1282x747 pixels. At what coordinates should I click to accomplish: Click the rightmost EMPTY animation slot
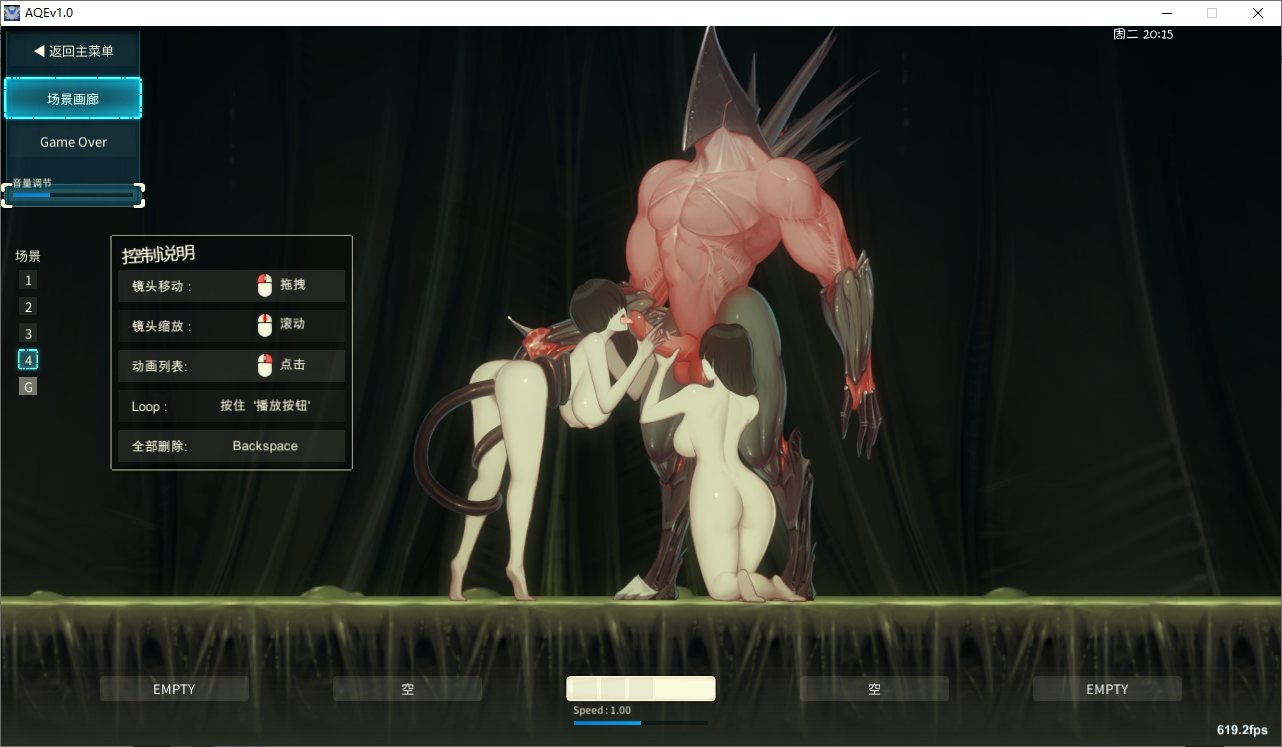[x=1107, y=688]
